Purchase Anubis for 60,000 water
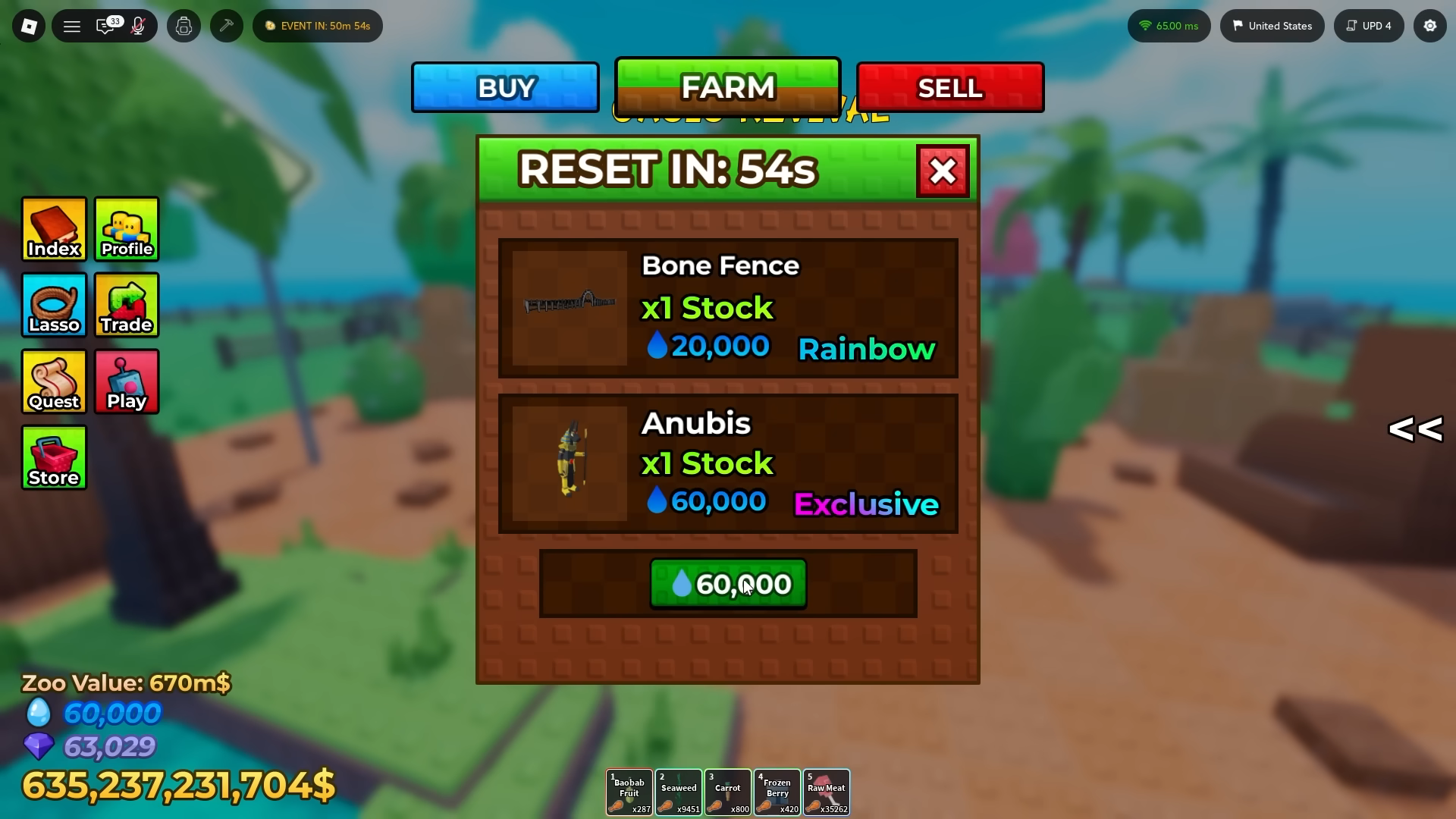This screenshot has width=1456, height=819. (727, 583)
